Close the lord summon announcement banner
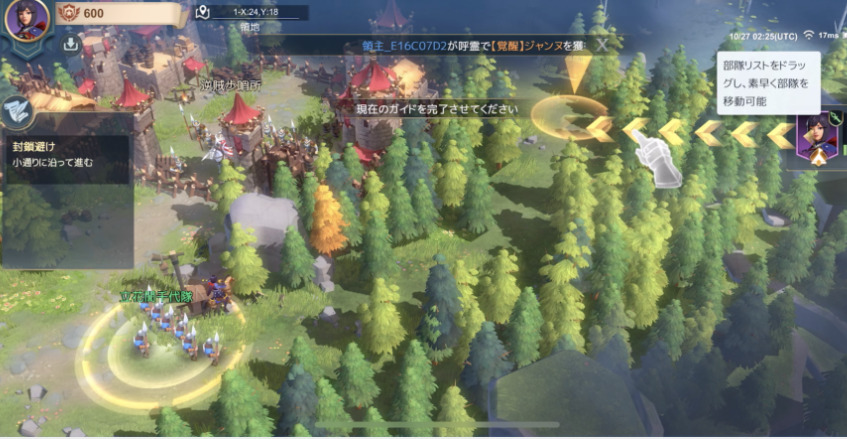The height and width of the screenshot is (439, 847). coord(602,45)
